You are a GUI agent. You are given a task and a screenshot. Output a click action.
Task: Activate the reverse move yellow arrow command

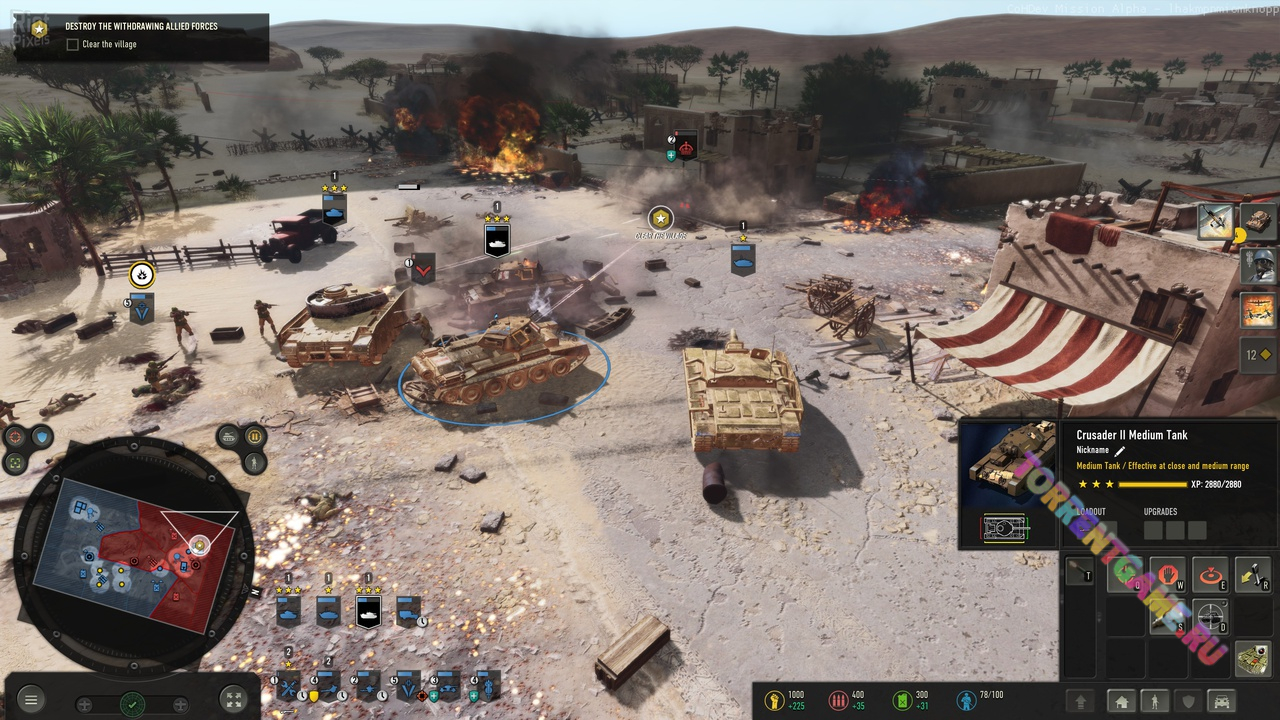[x=1253, y=573]
